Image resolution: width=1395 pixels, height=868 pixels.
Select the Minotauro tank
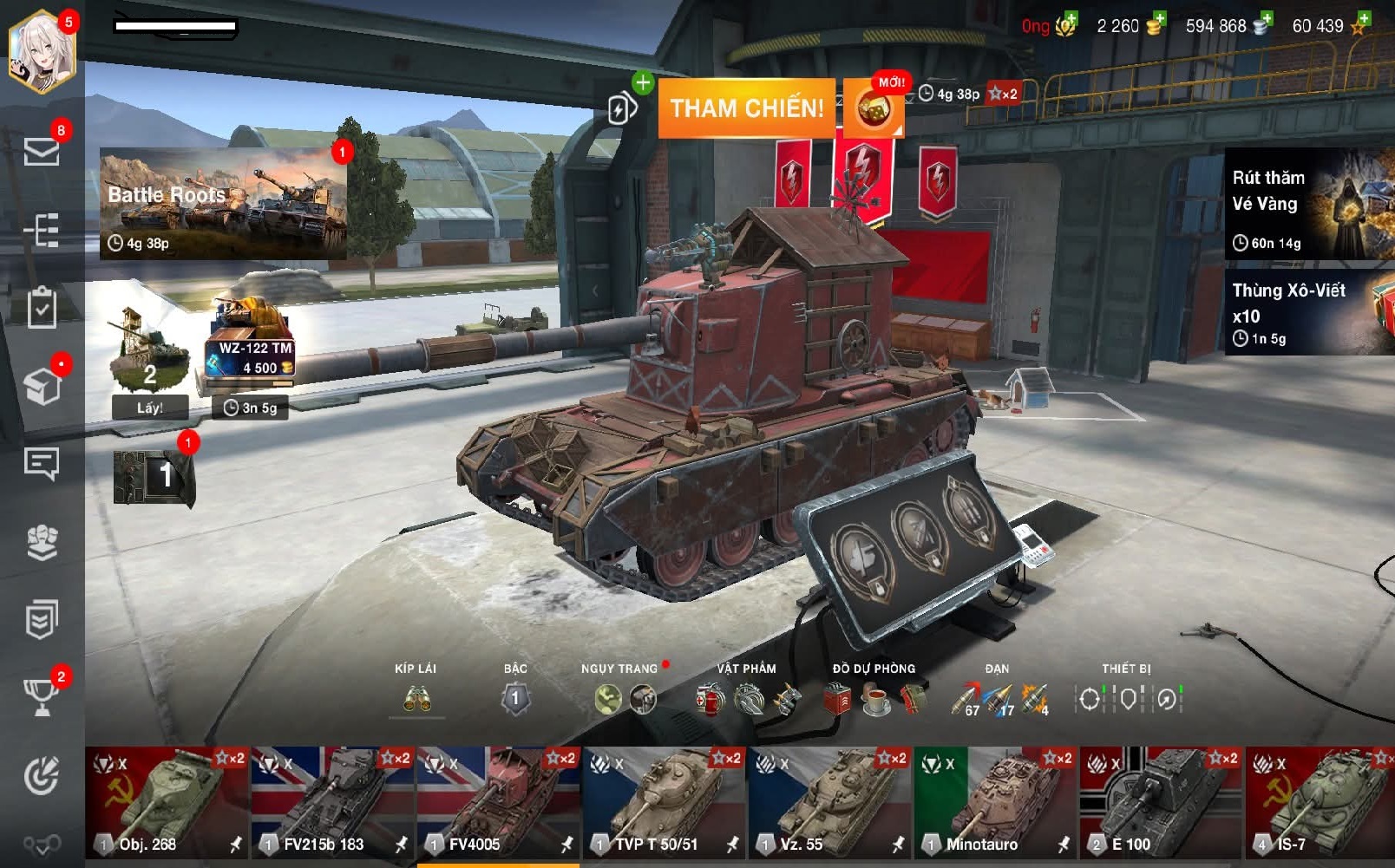[995, 802]
